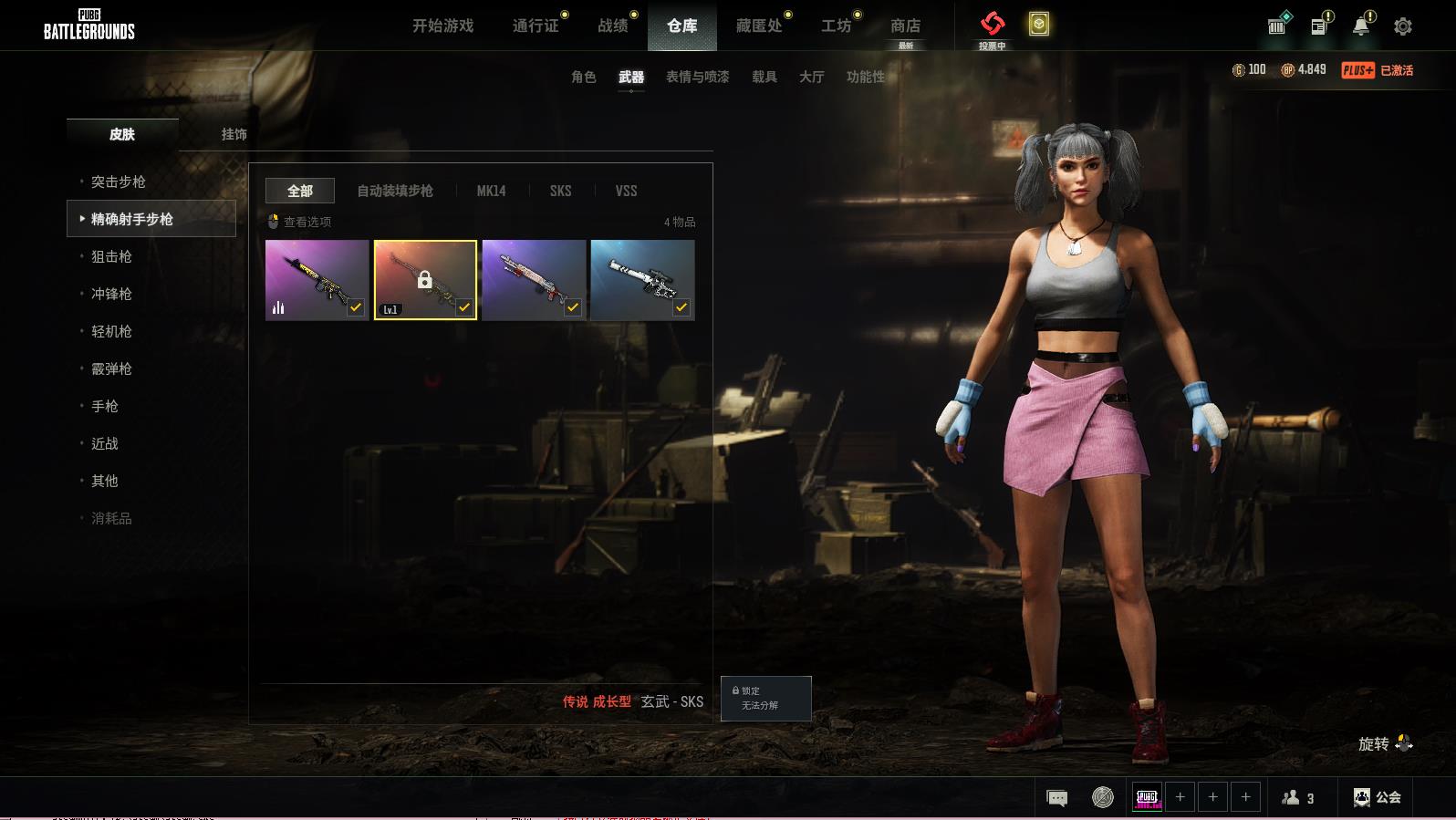Select the 狙击枪 sniper rifle category
This screenshot has height=820, width=1456.
click(x=111, y=256)
